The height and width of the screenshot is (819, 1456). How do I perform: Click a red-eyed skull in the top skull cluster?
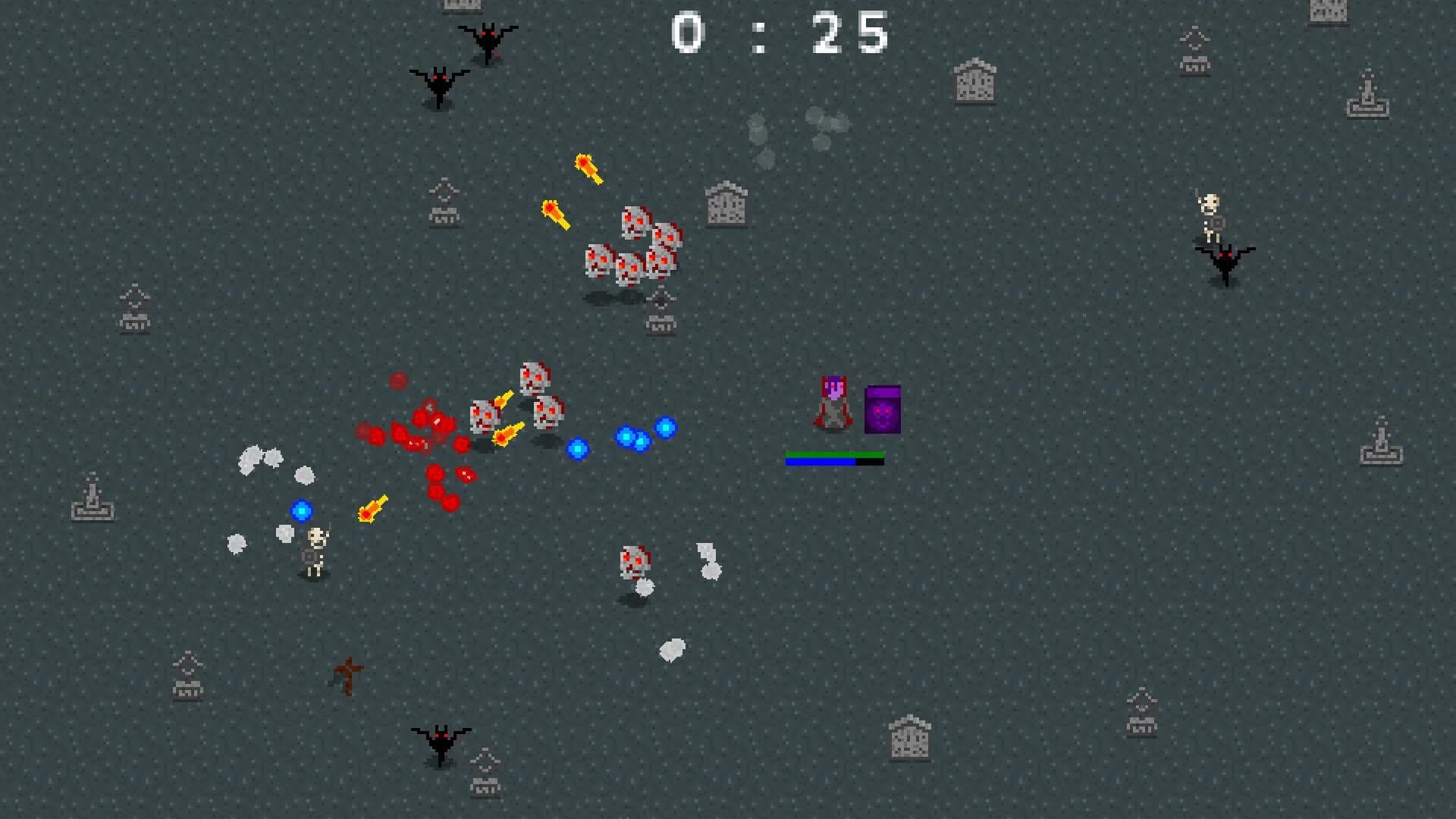pos(633,220)
